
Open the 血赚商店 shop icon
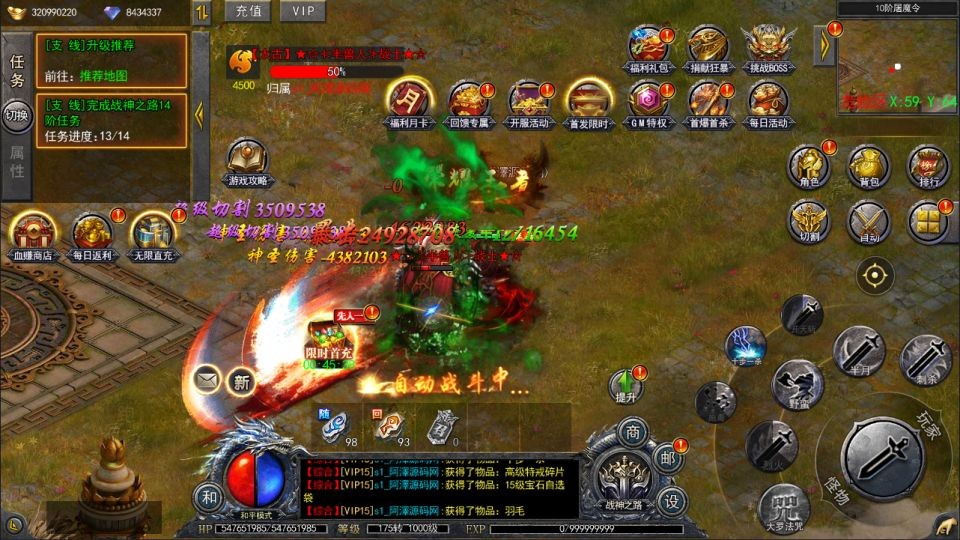33,235
